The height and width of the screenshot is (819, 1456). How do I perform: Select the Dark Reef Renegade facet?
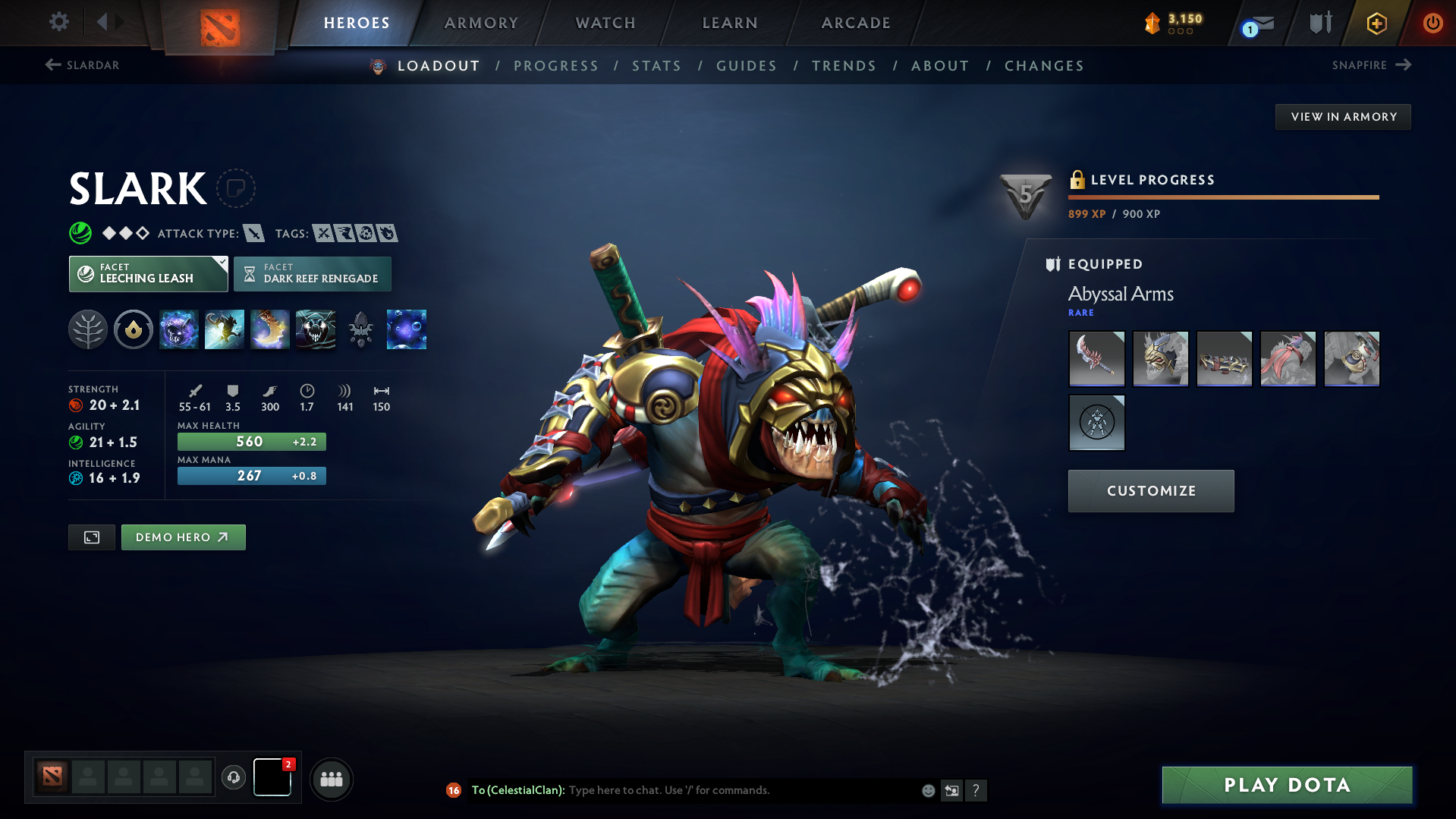click(312, 273)
